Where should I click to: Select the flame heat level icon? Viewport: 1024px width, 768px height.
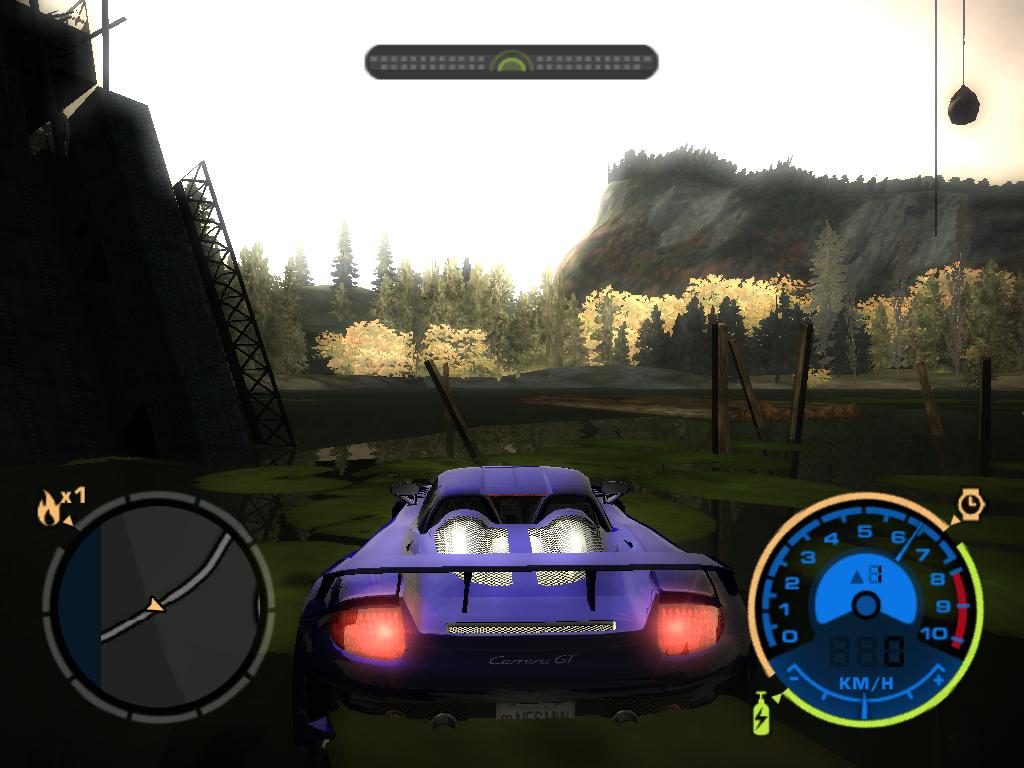tap(48, 510)
